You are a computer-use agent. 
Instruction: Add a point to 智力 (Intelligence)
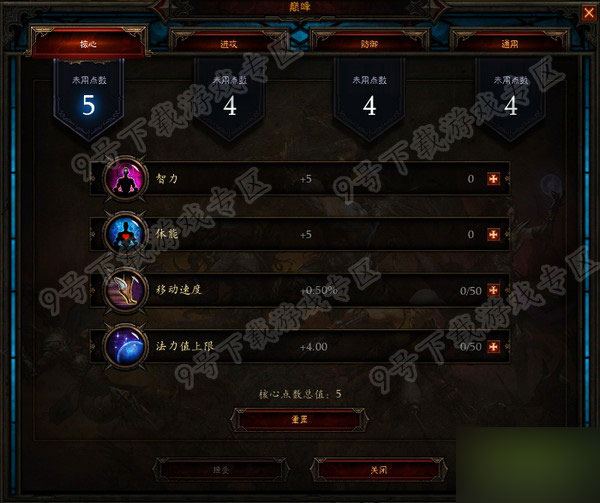[x=492, y=179]
